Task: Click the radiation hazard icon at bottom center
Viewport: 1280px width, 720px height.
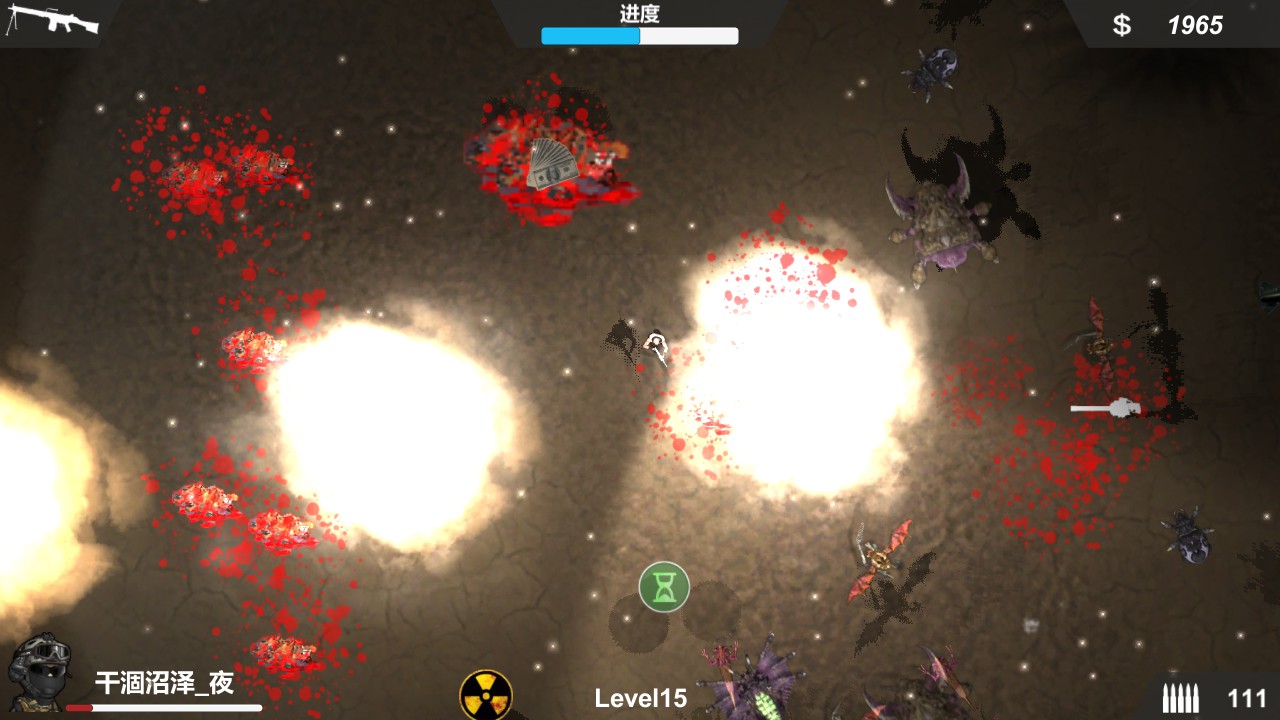Action: tap(489, 694)
